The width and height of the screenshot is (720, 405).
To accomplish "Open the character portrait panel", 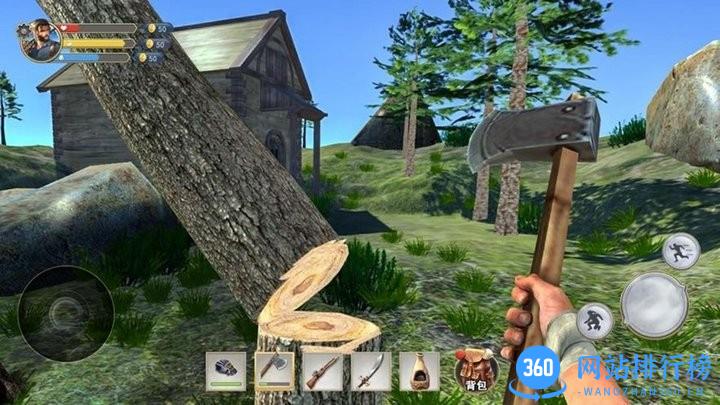I will click(x=37, y=41).
